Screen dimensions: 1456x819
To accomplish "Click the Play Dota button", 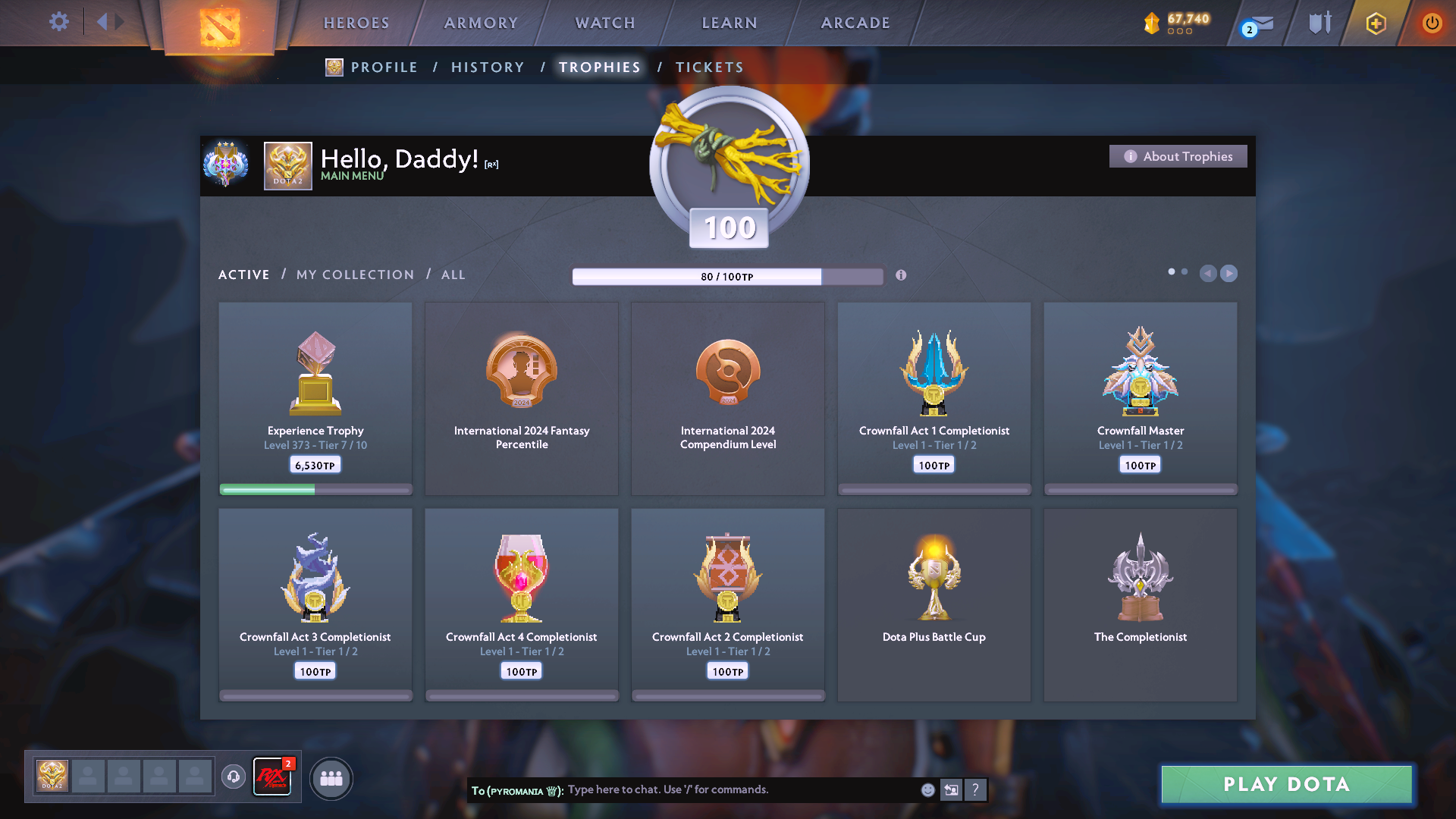I will click(1286, 784).
